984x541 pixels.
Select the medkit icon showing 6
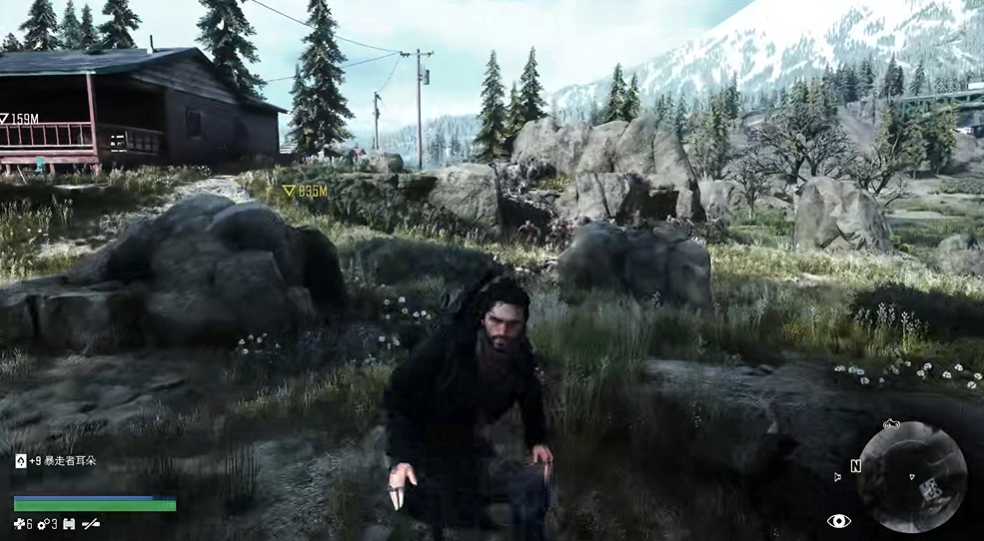tap(19, 523)
